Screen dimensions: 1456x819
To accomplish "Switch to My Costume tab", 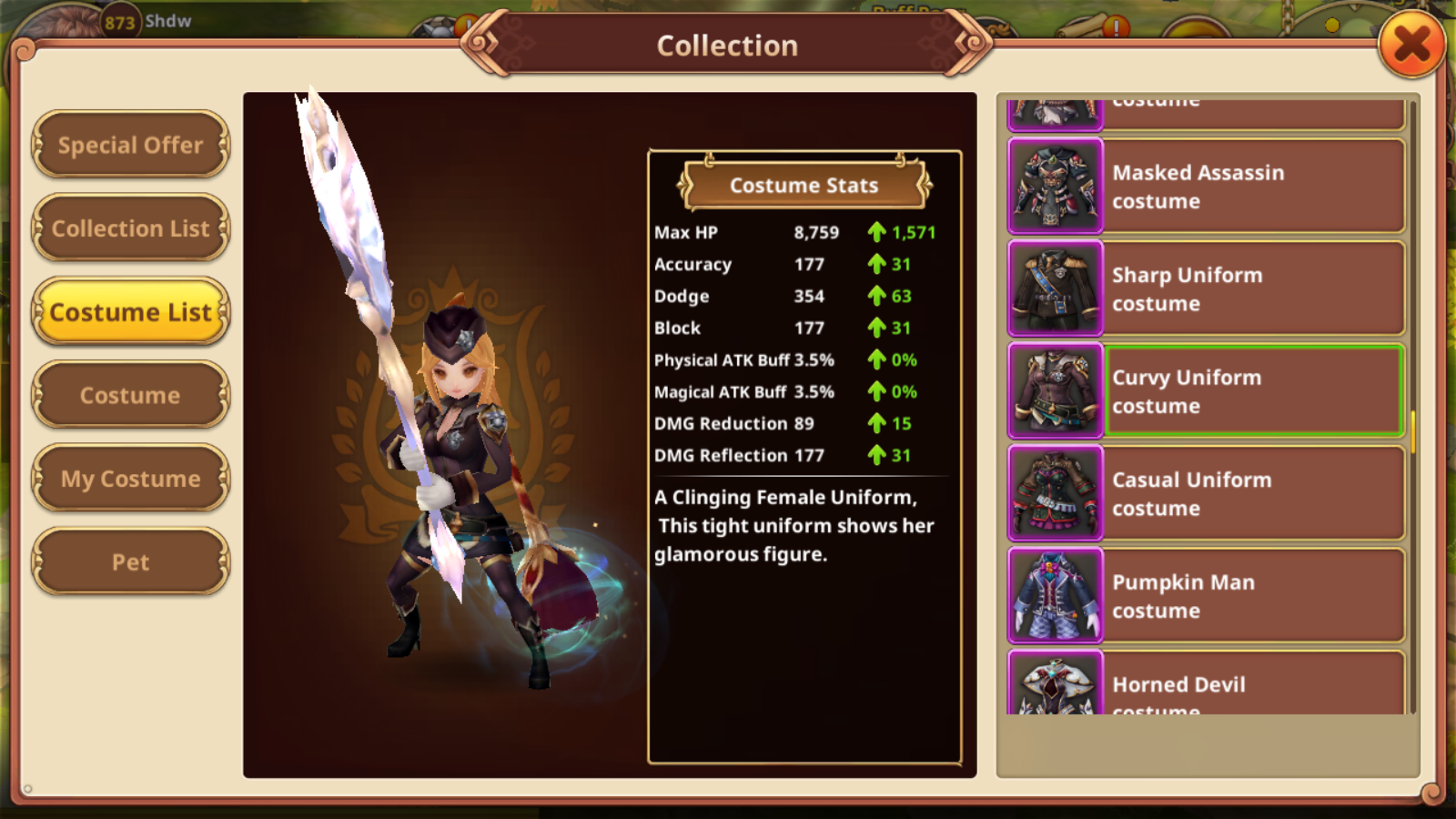I will 130,479.
